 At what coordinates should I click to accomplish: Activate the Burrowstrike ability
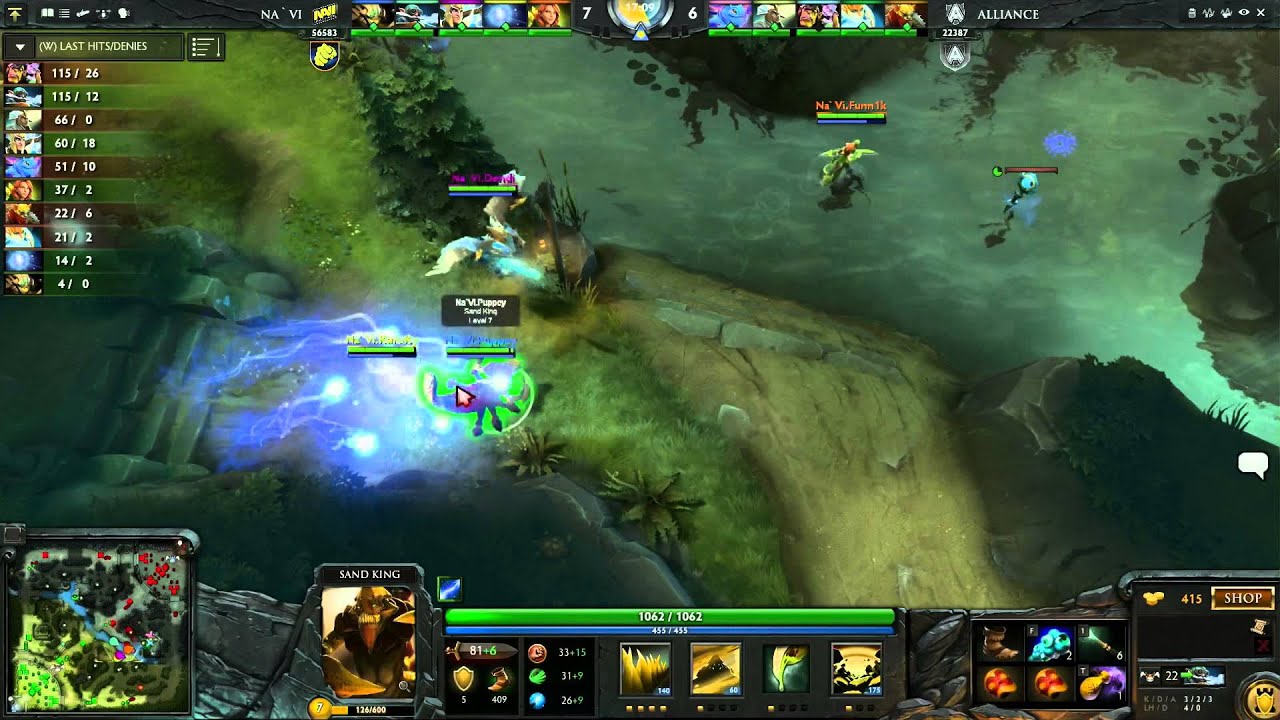(645, 668)
